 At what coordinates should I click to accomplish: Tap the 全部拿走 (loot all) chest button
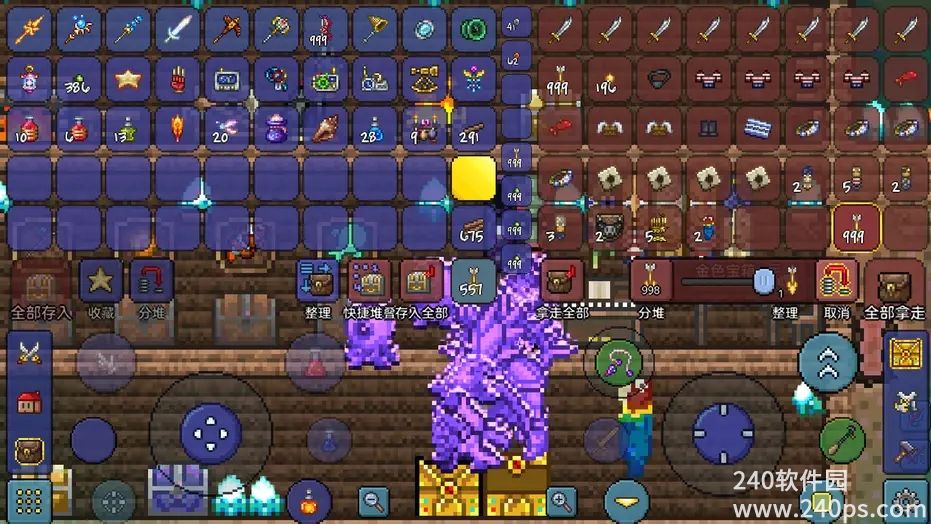(x=893, y=283)
